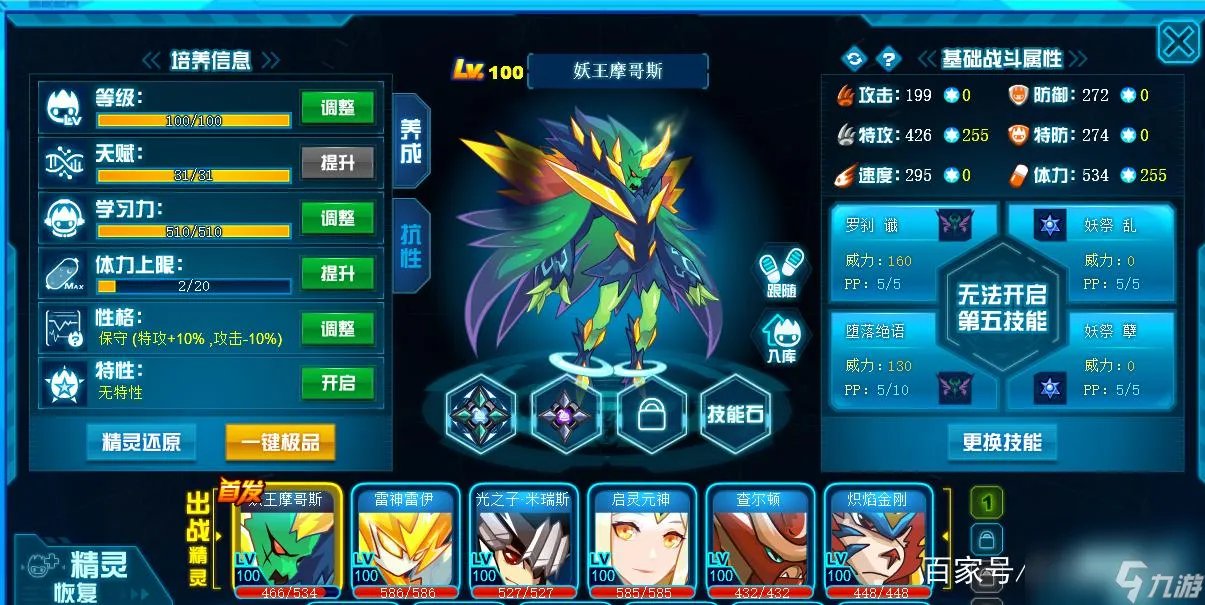Viewport: 1205px width, 605px height.
Task: Switch to the 养成 tab
Action: [x=411, y=141]
